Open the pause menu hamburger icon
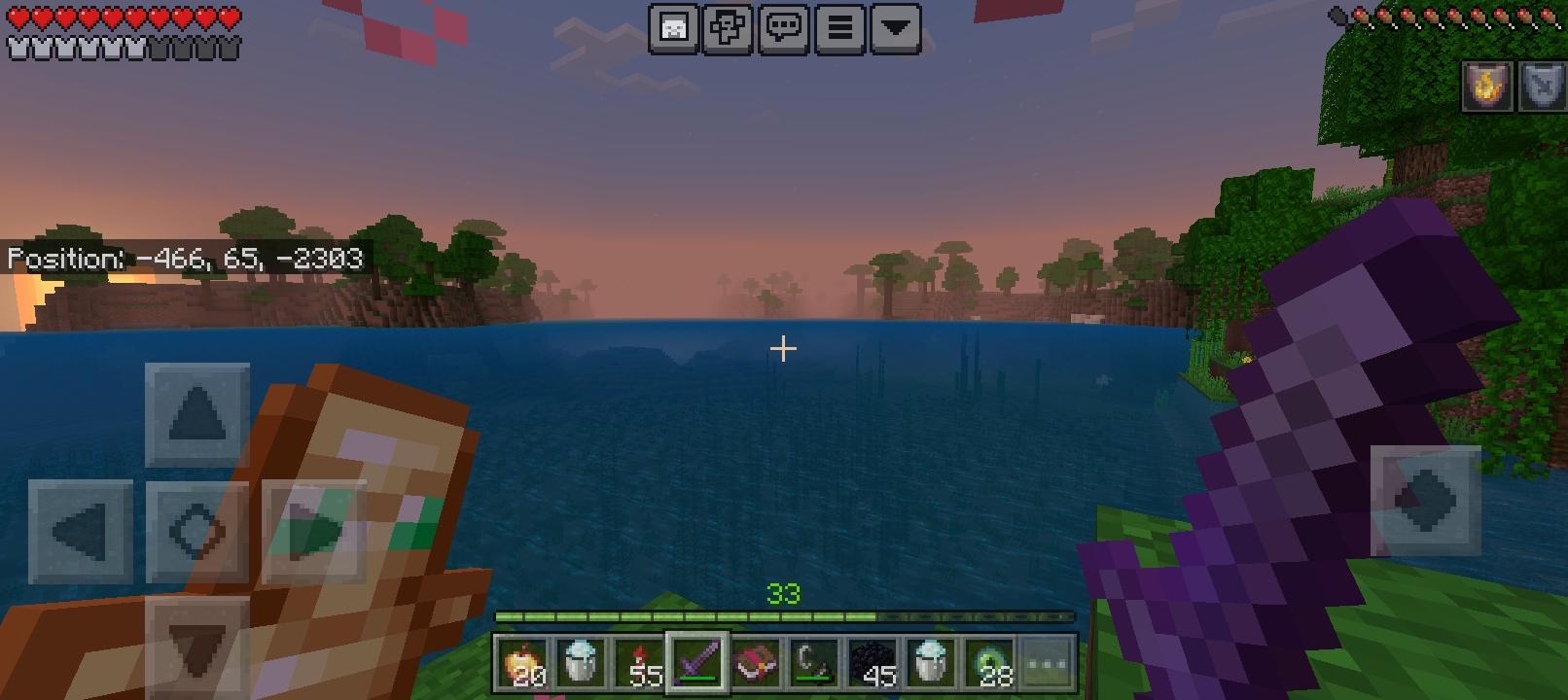This screenshot has height=700, width=1568. [838, 28]
